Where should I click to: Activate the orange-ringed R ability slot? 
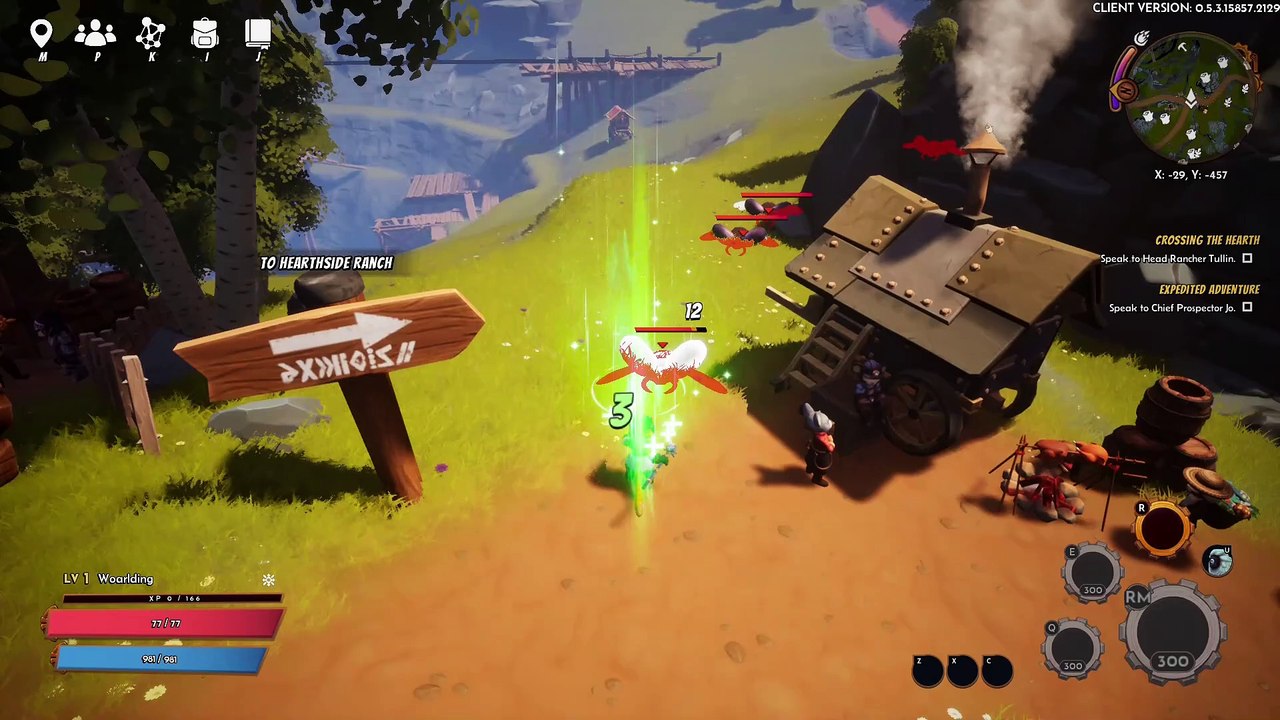(1162, 527)
